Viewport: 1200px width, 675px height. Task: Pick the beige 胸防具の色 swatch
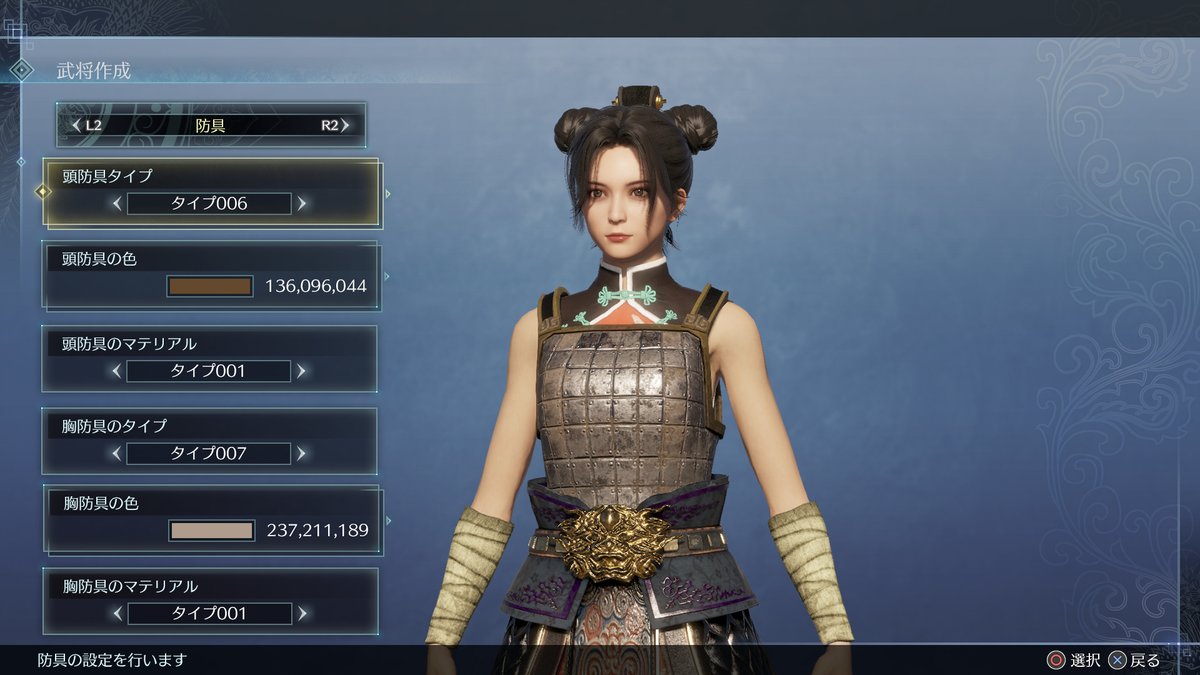pos(212,530)
